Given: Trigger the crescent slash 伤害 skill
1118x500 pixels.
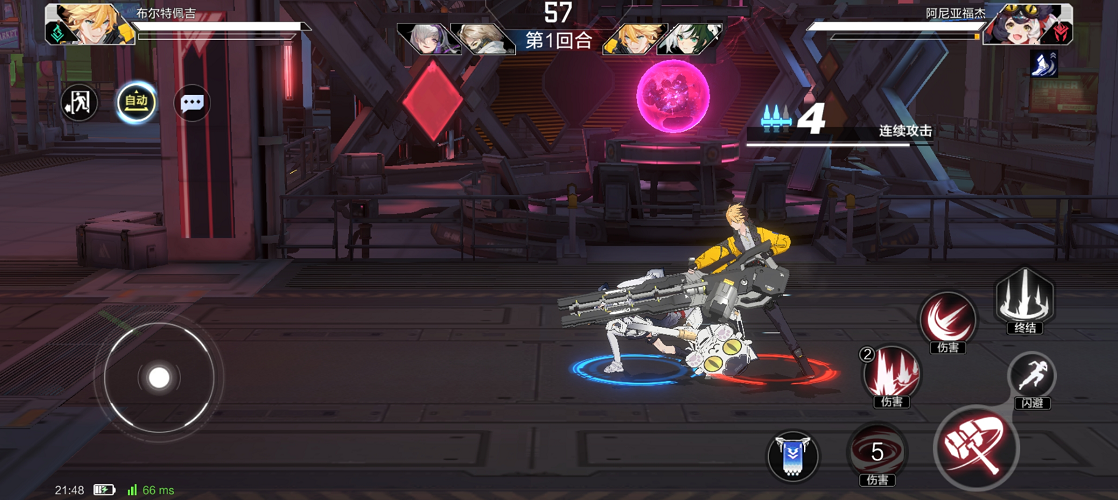Looking at the screenshot, I should click(946, 320).
